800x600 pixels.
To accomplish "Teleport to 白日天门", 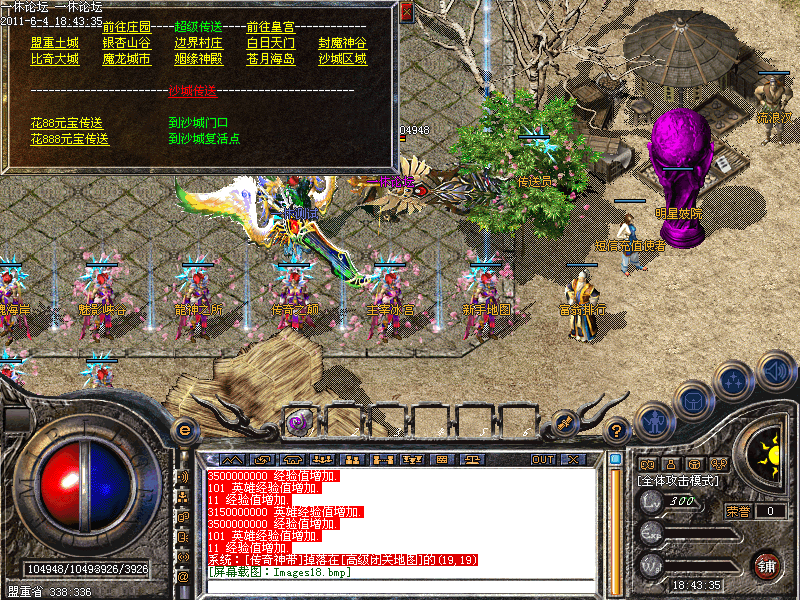I will point(270,43).
